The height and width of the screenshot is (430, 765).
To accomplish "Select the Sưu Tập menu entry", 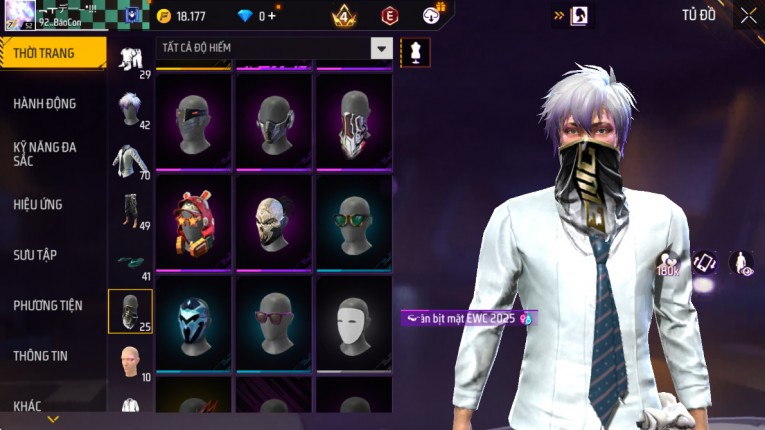I will pos(35,255).
